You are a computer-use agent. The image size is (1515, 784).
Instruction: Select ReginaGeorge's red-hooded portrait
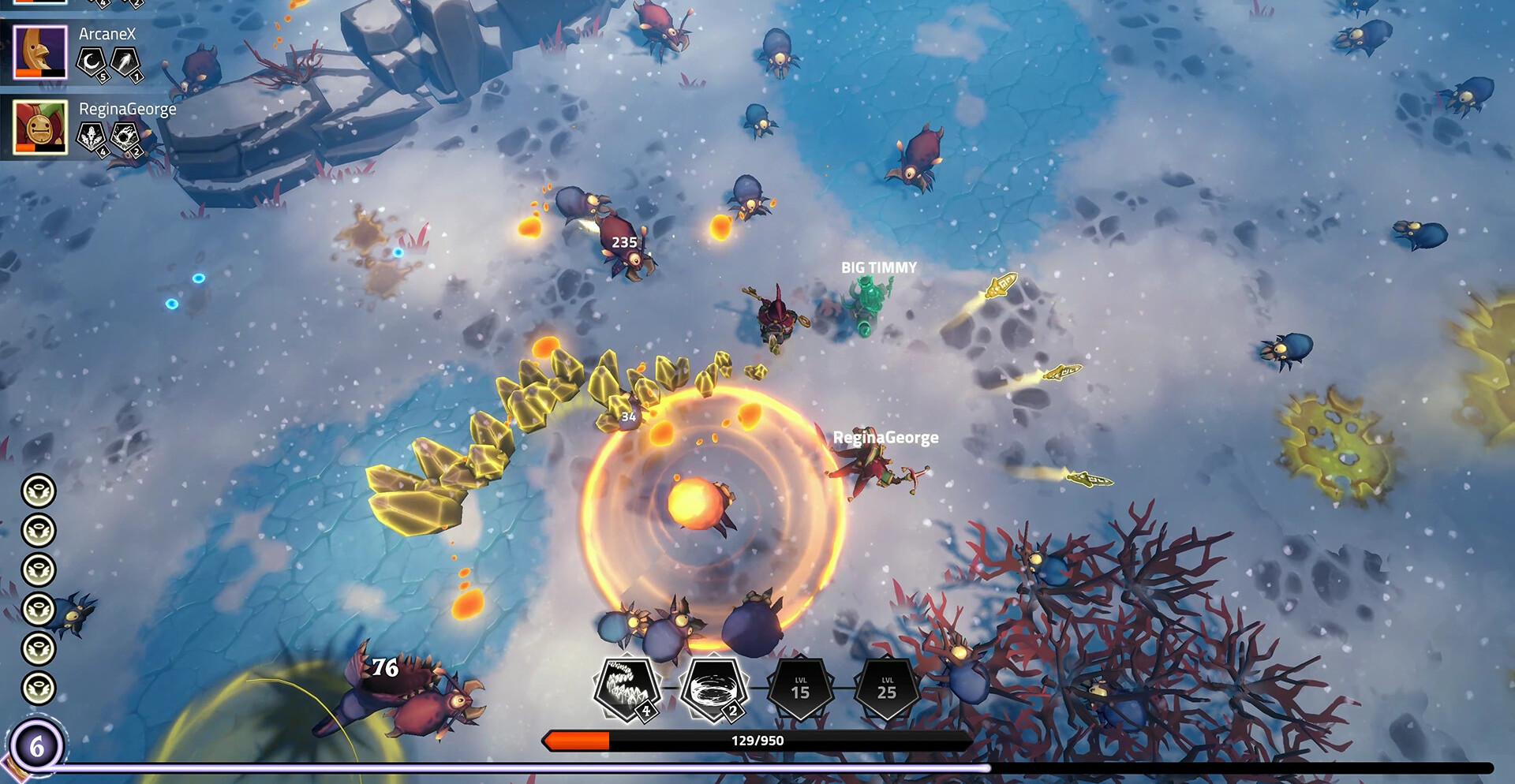[x=40, y=127]
